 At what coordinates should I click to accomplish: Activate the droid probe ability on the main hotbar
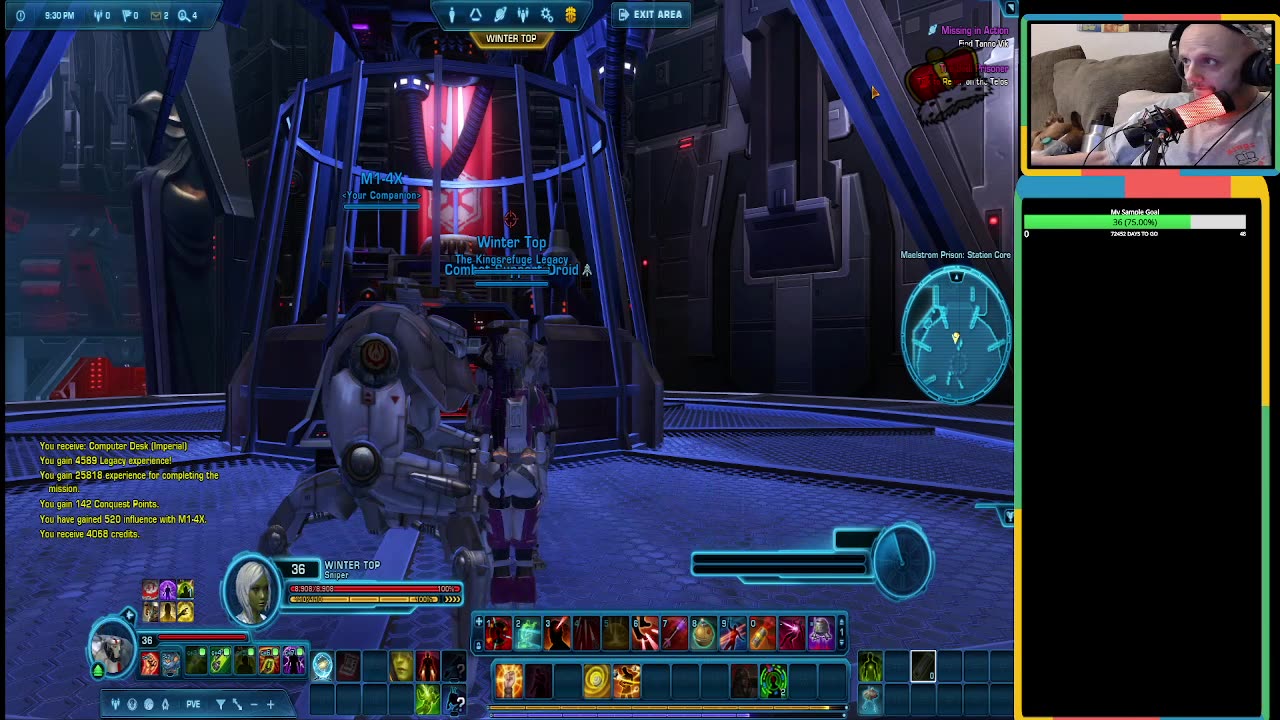[x=821, y=632]
